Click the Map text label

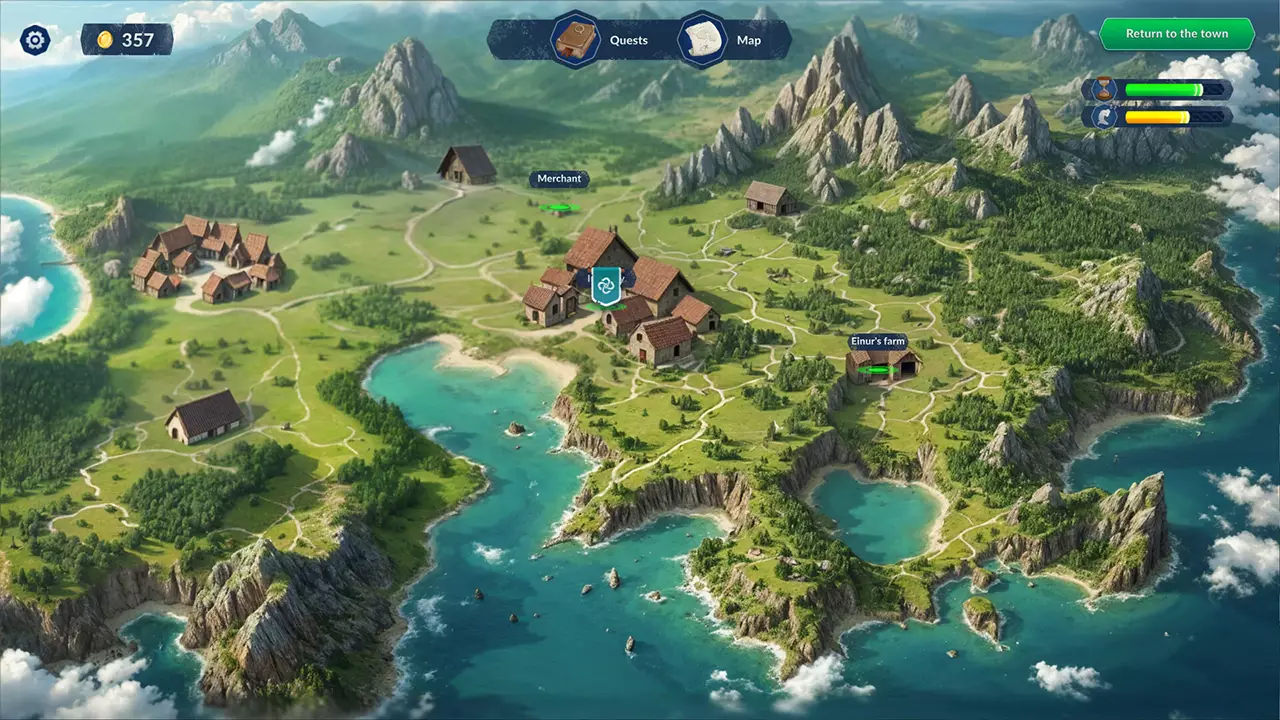pyautogui.click(x=749, y=40)
